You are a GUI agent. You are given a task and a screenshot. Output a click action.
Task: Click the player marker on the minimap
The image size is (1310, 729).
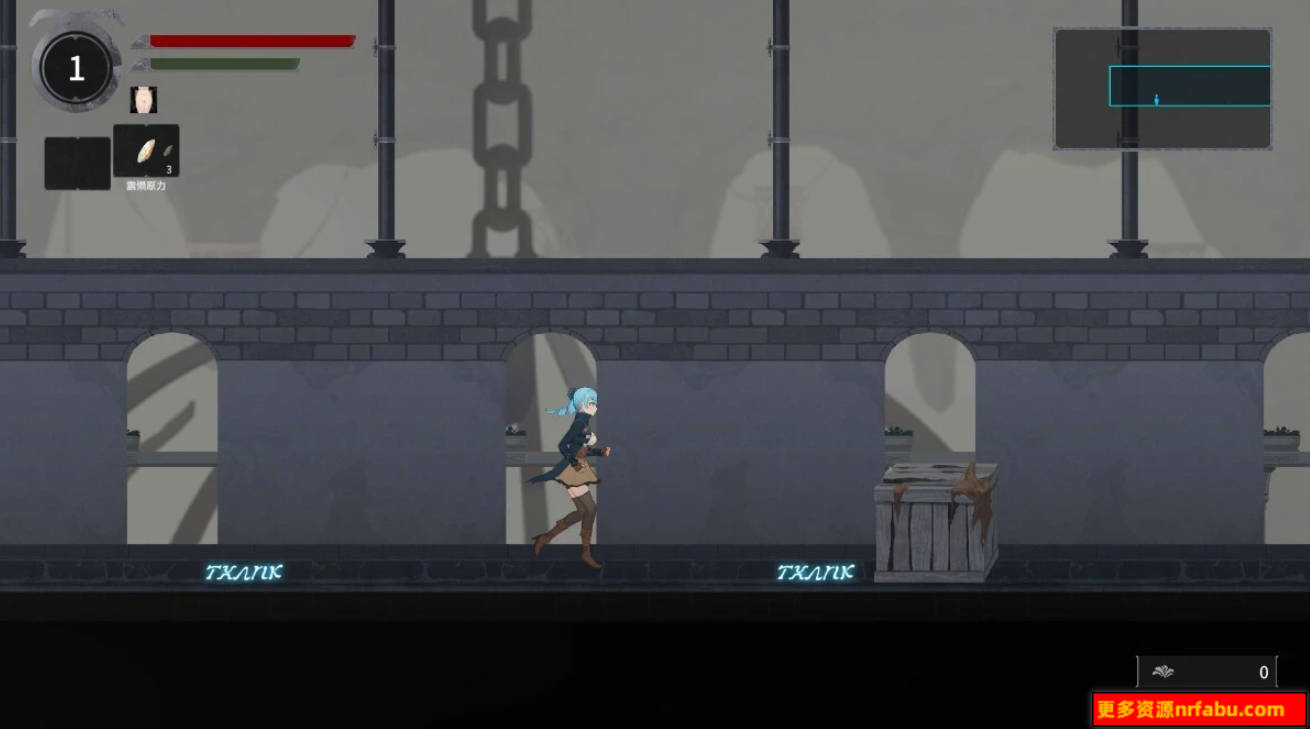pyautogui.click(x=1157, y=100)
